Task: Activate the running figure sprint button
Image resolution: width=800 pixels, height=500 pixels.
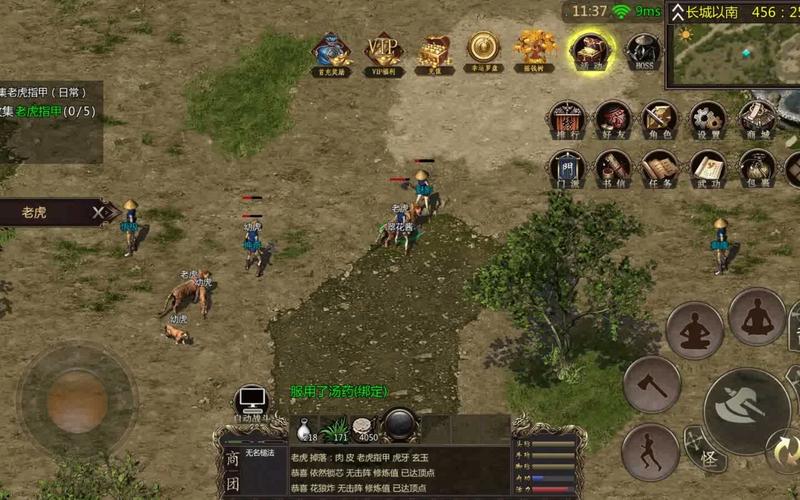Action: (650, 450)
